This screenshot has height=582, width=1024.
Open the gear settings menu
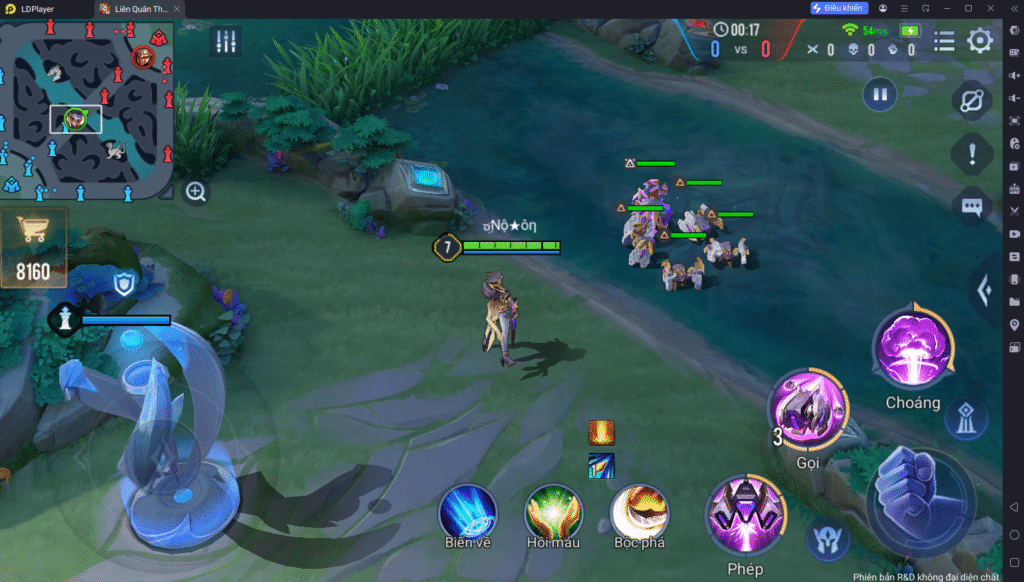tap(980, 41)
